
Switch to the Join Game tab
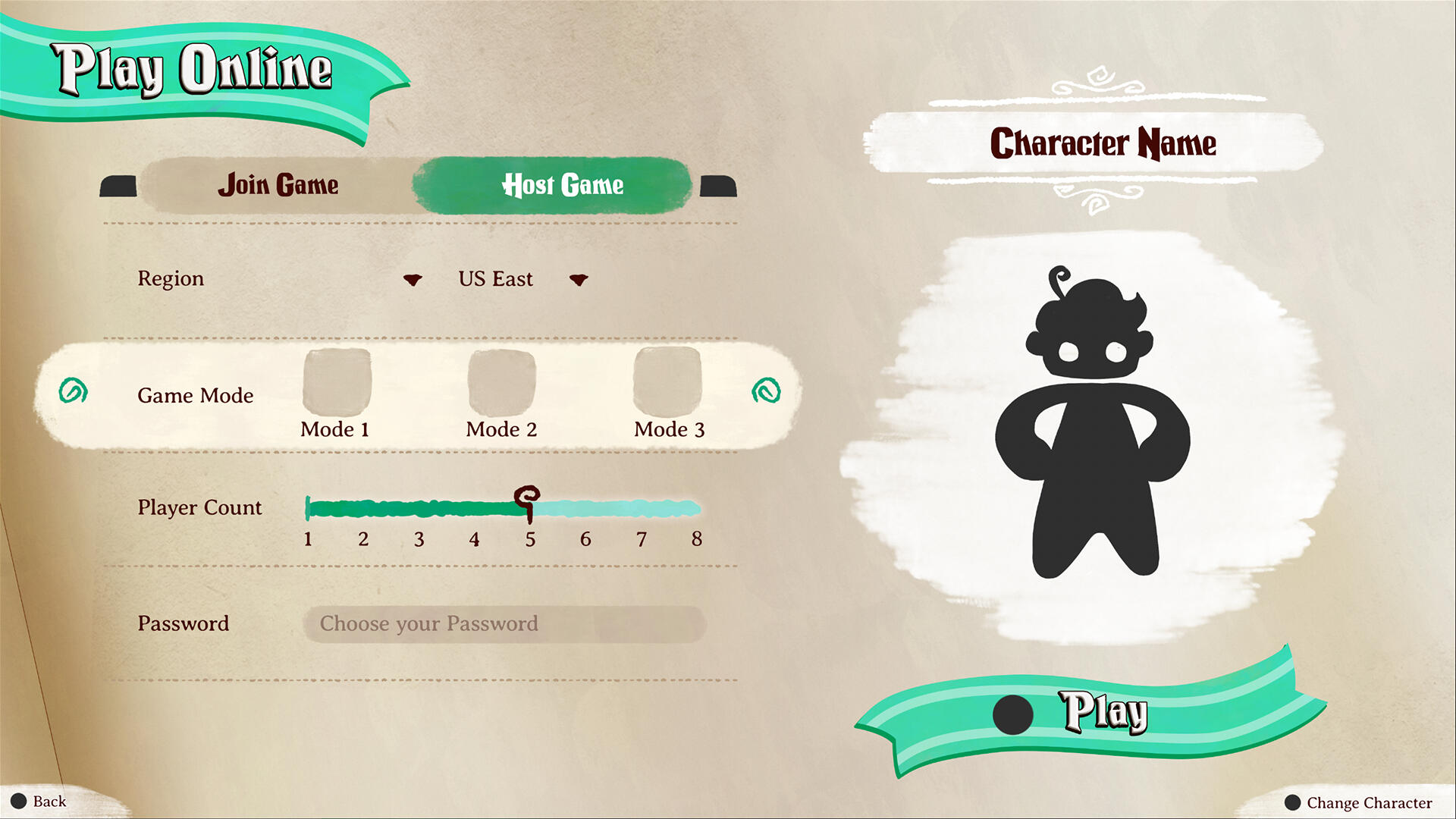click(278, 184)
